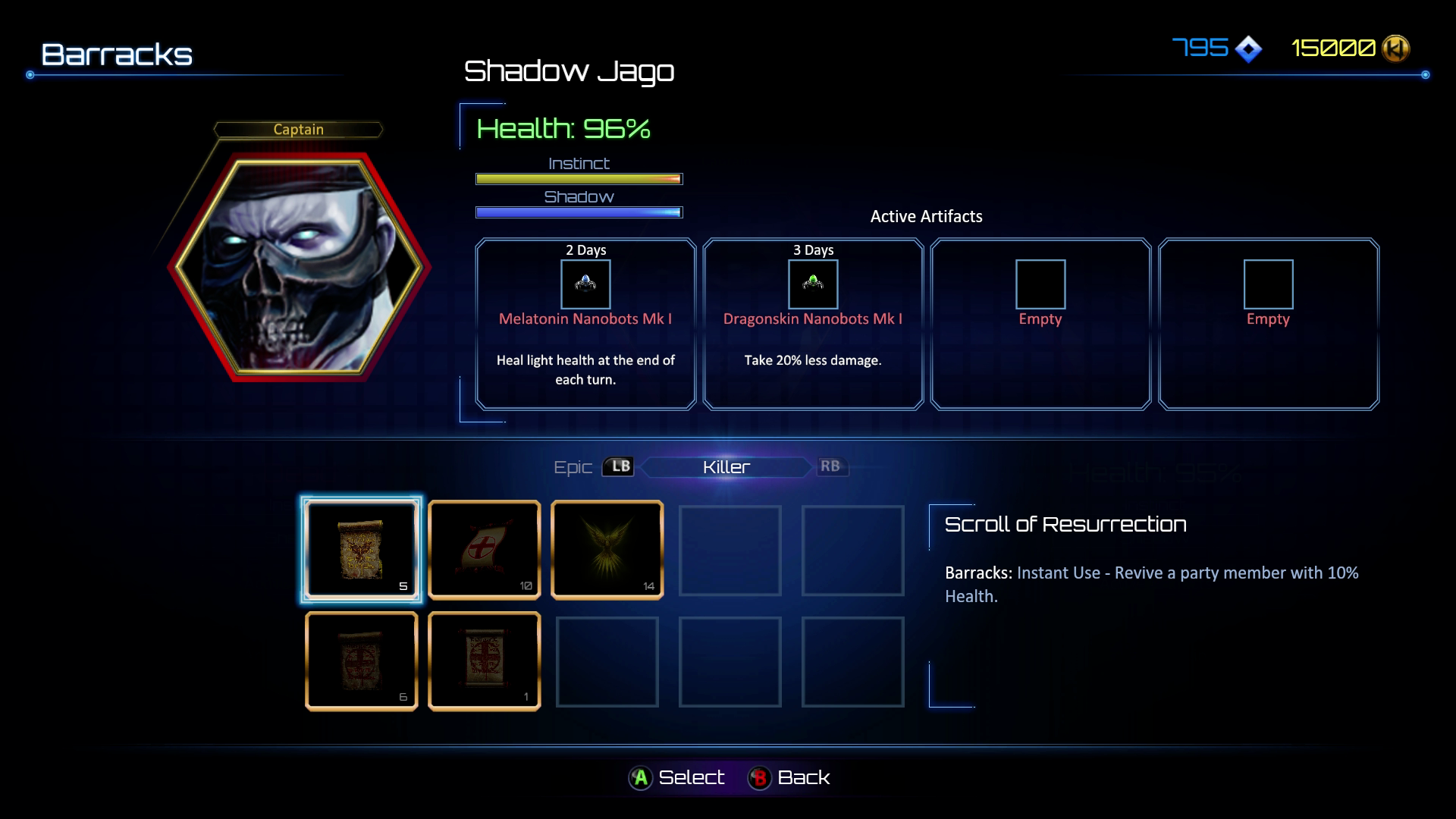1456x819 pixels.
Task: Select the golden phoenix item
Action: (607, 550)
